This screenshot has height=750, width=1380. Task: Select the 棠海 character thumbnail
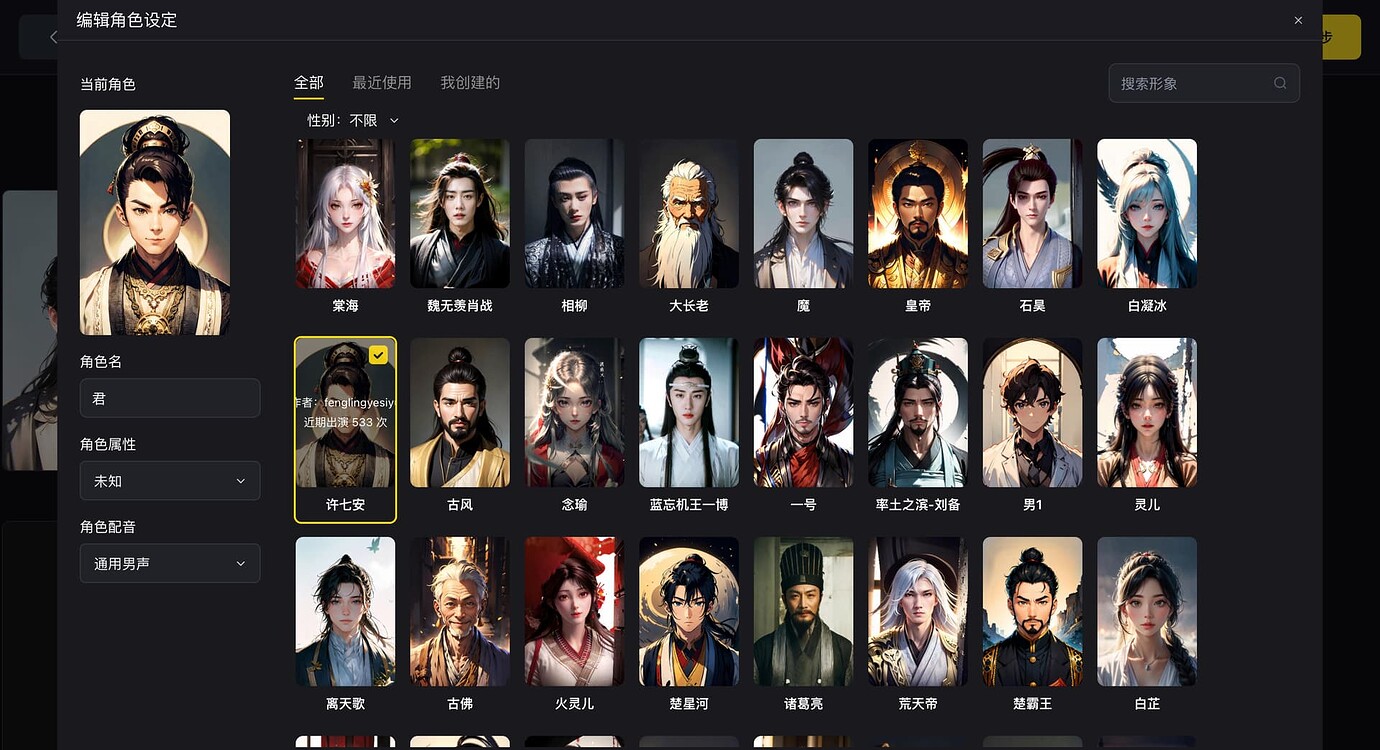coord(345,213)
